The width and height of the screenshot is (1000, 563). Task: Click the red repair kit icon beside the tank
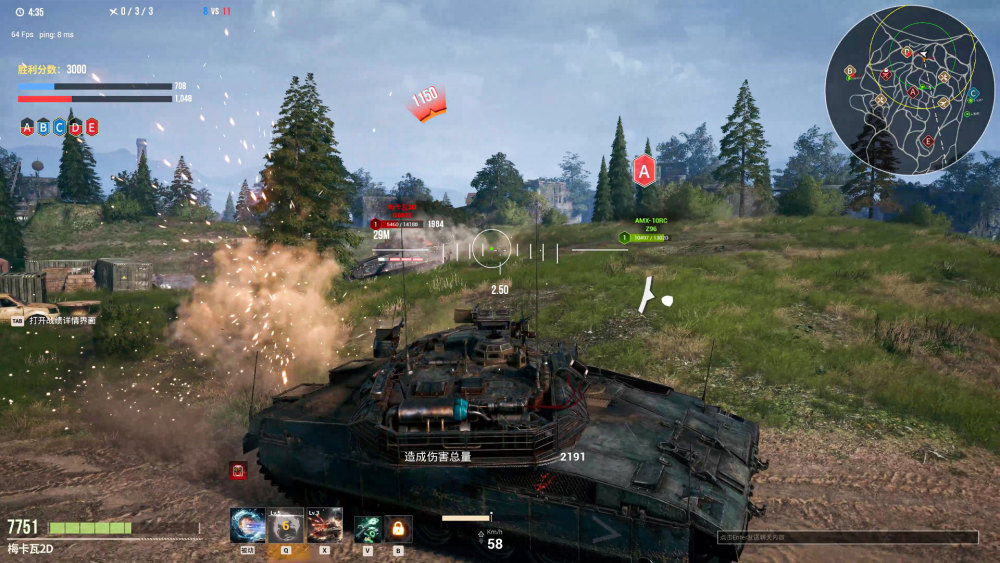(x=238, y=469)
